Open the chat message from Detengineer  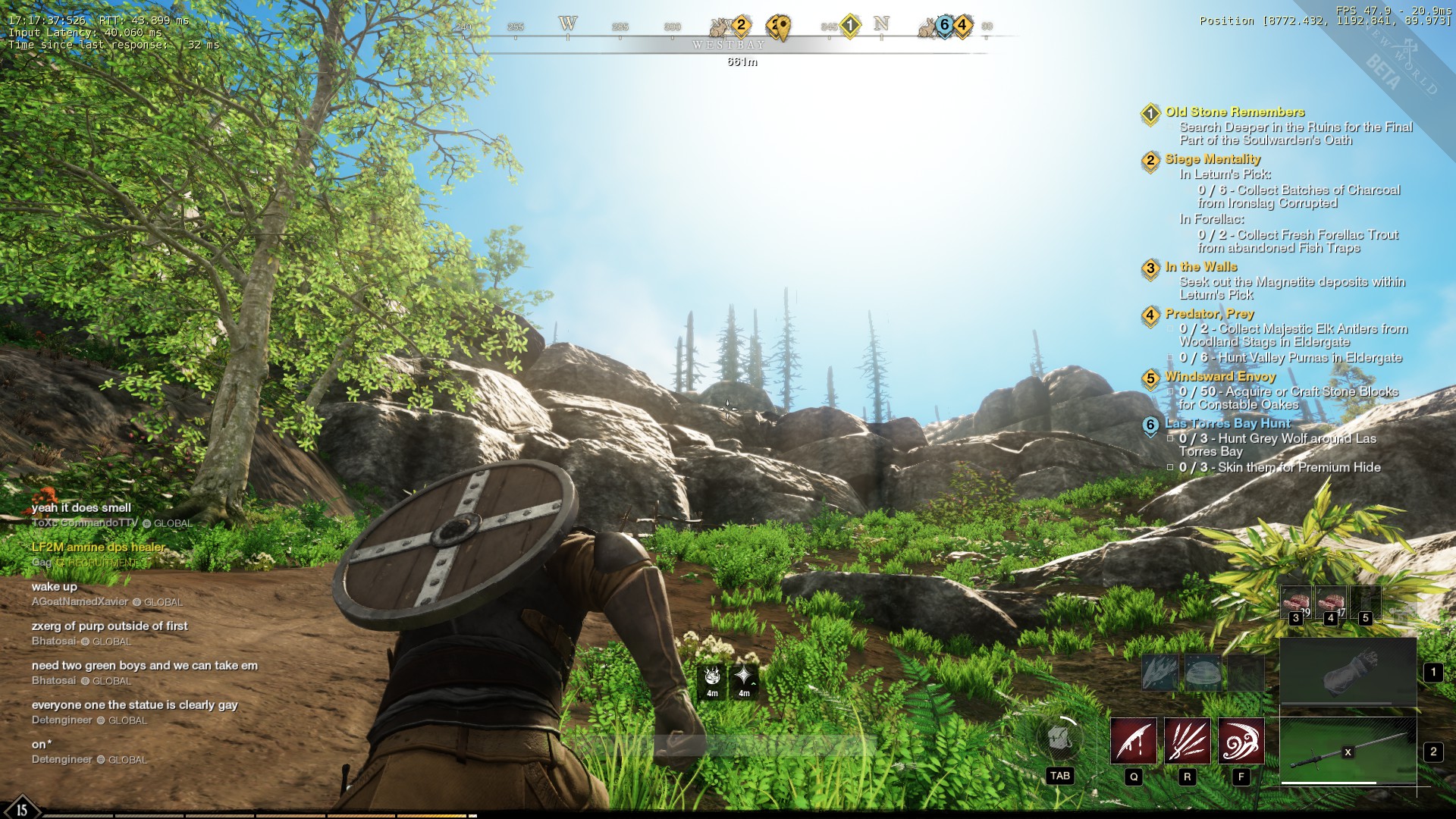134,705
